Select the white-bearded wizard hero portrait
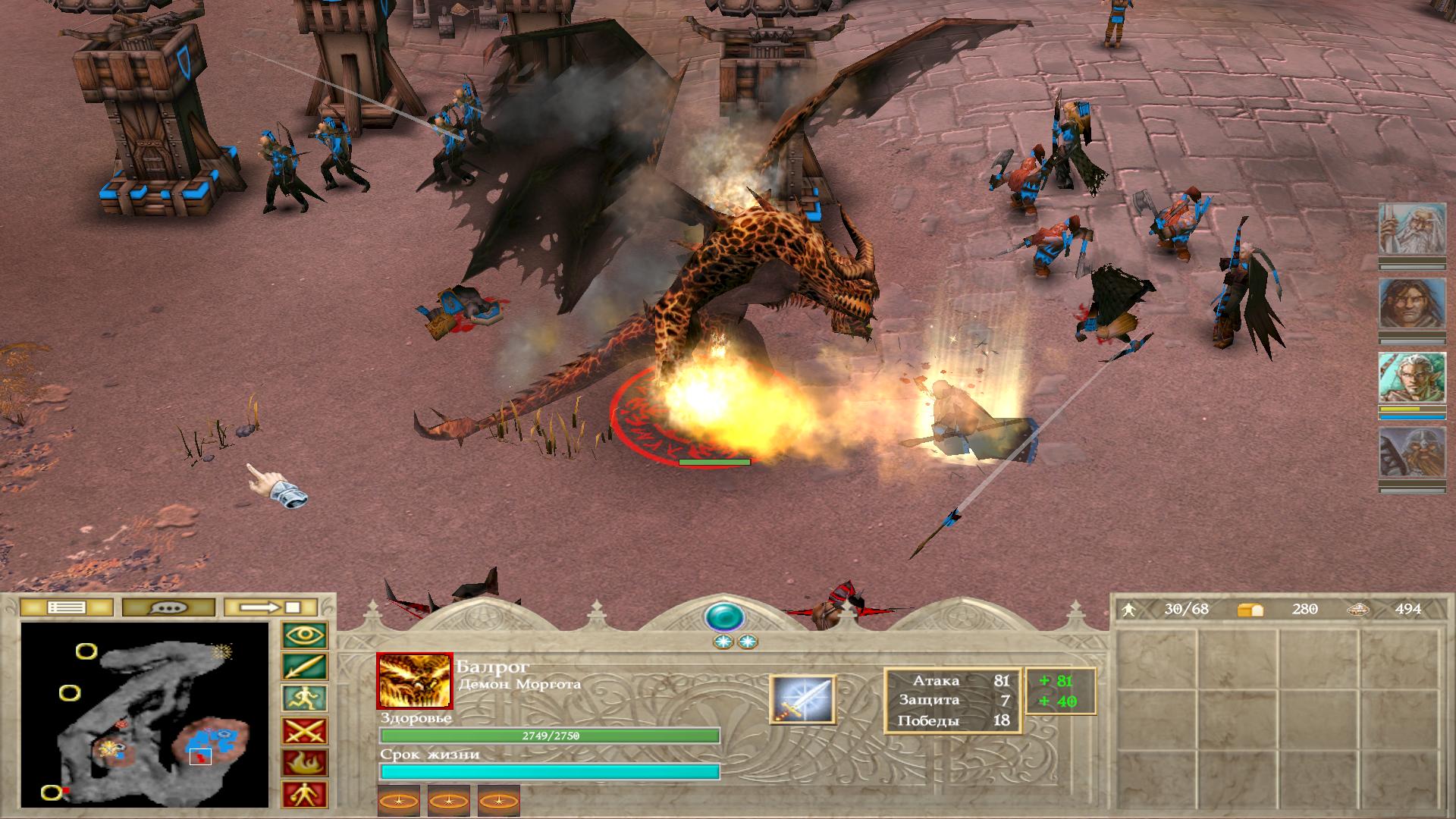 click(x=1411, y=230)
